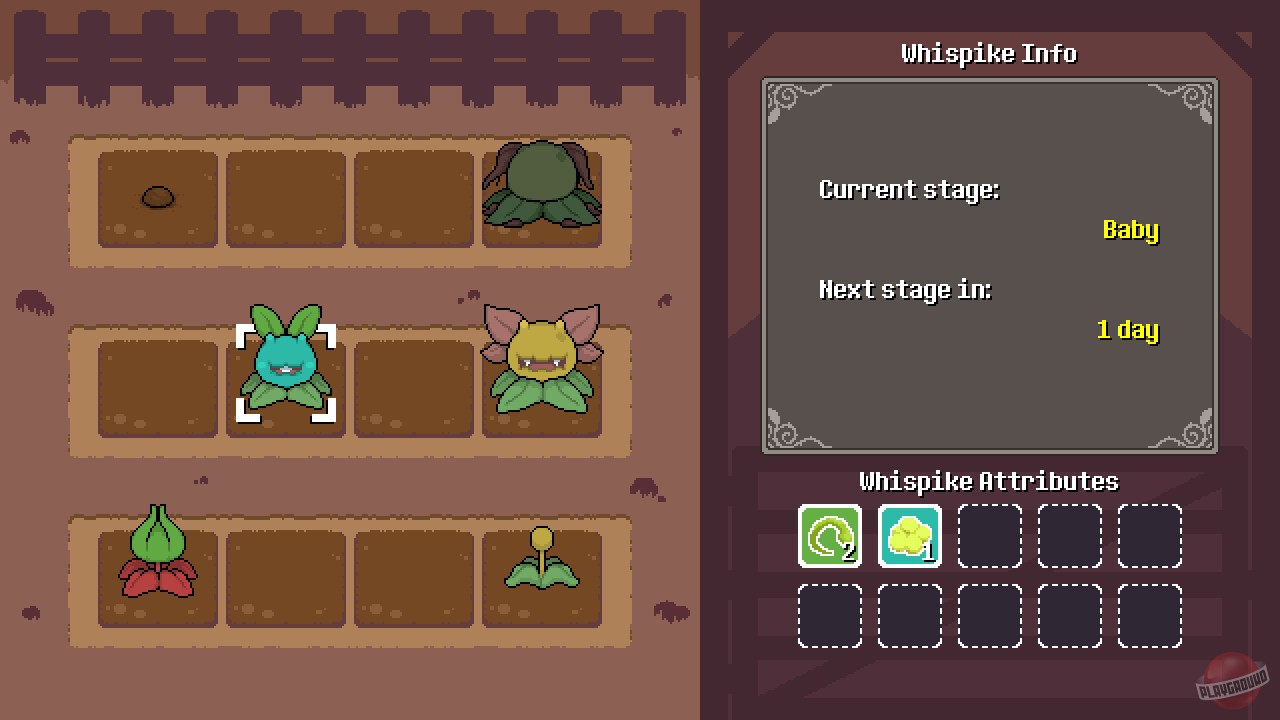Click the Whispike Info panel title
1280x720 pixels.
point(988,54)
